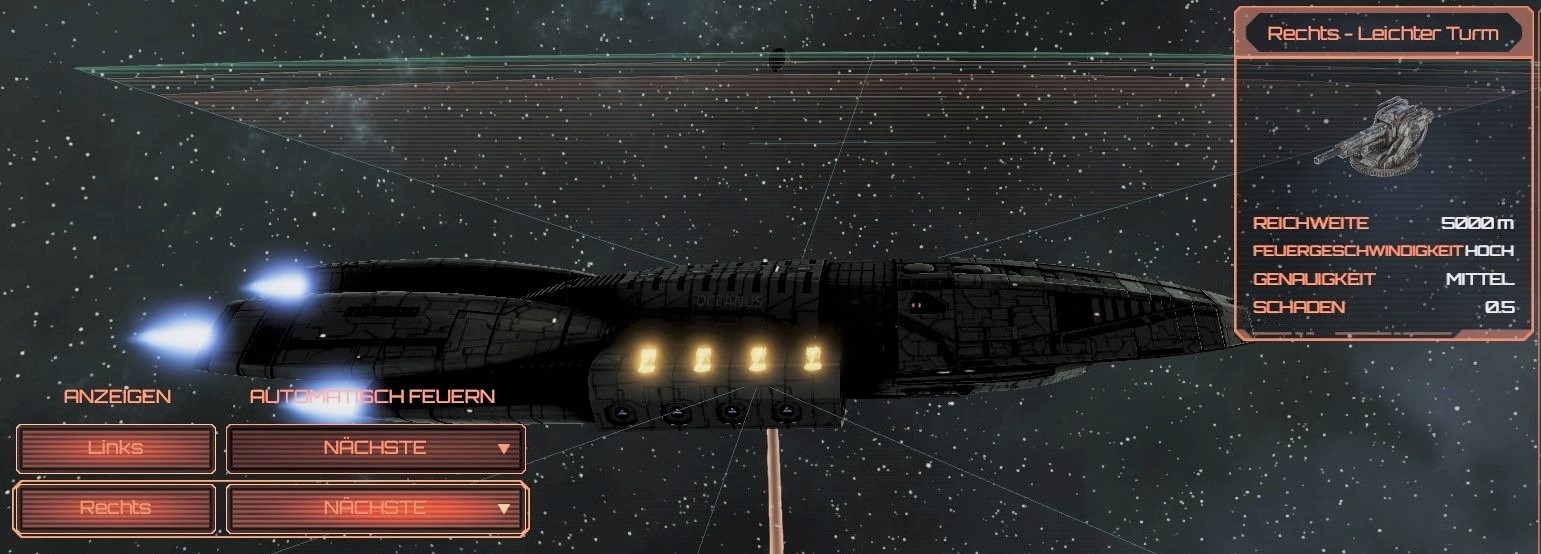Toggle the Links turret display button
The image size is (1541, 554).
115,448
